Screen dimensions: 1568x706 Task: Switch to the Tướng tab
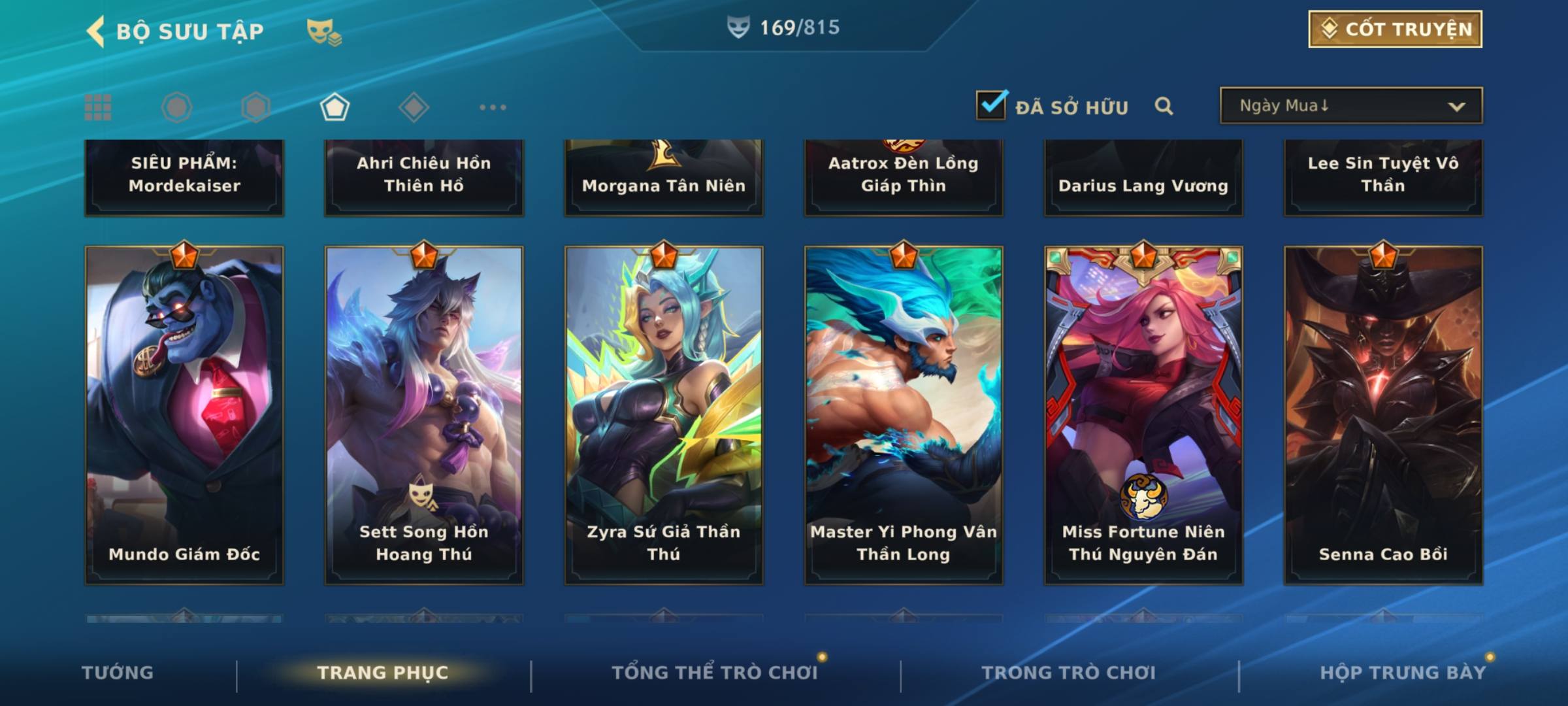118,673
